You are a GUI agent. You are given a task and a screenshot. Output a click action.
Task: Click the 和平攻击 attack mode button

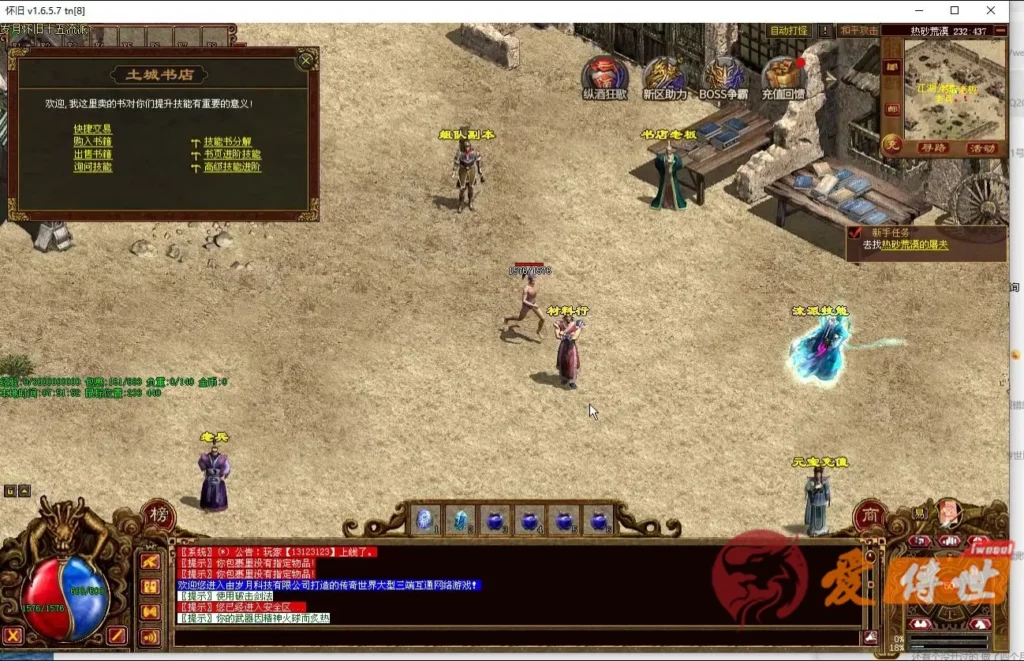coord(859,31)
